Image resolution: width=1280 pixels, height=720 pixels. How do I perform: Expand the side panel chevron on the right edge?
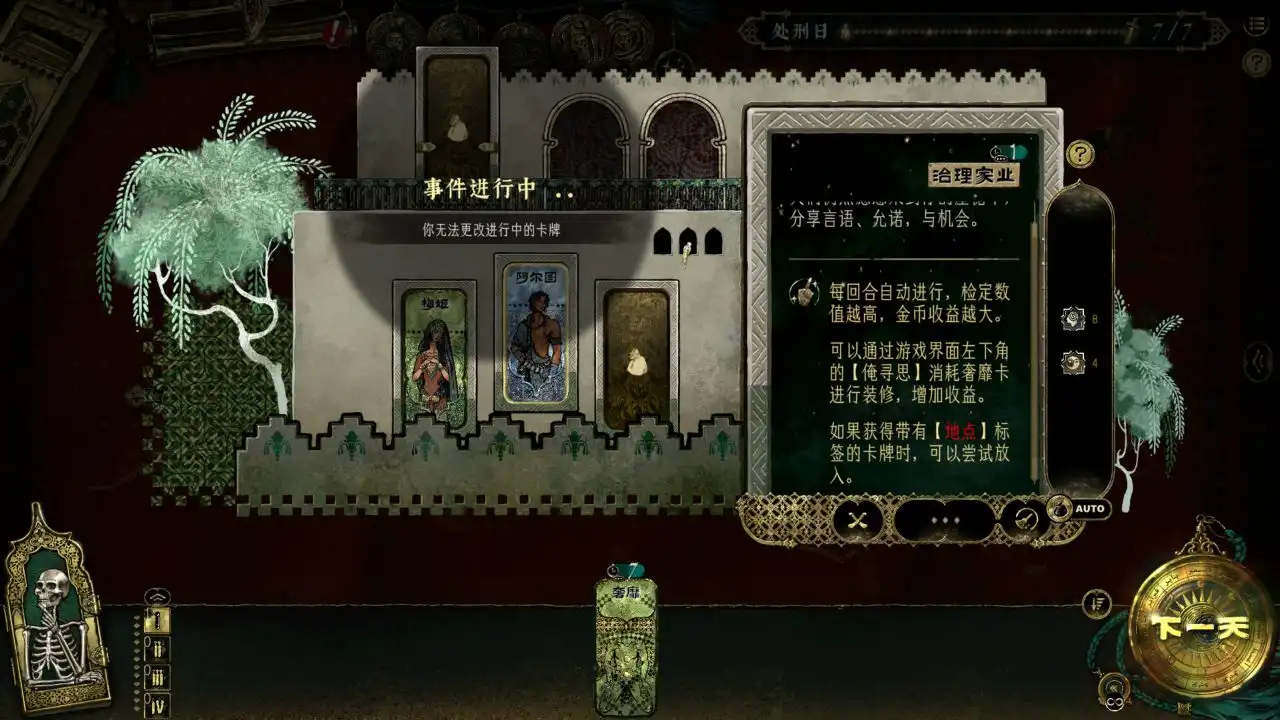coord(1258,361)
